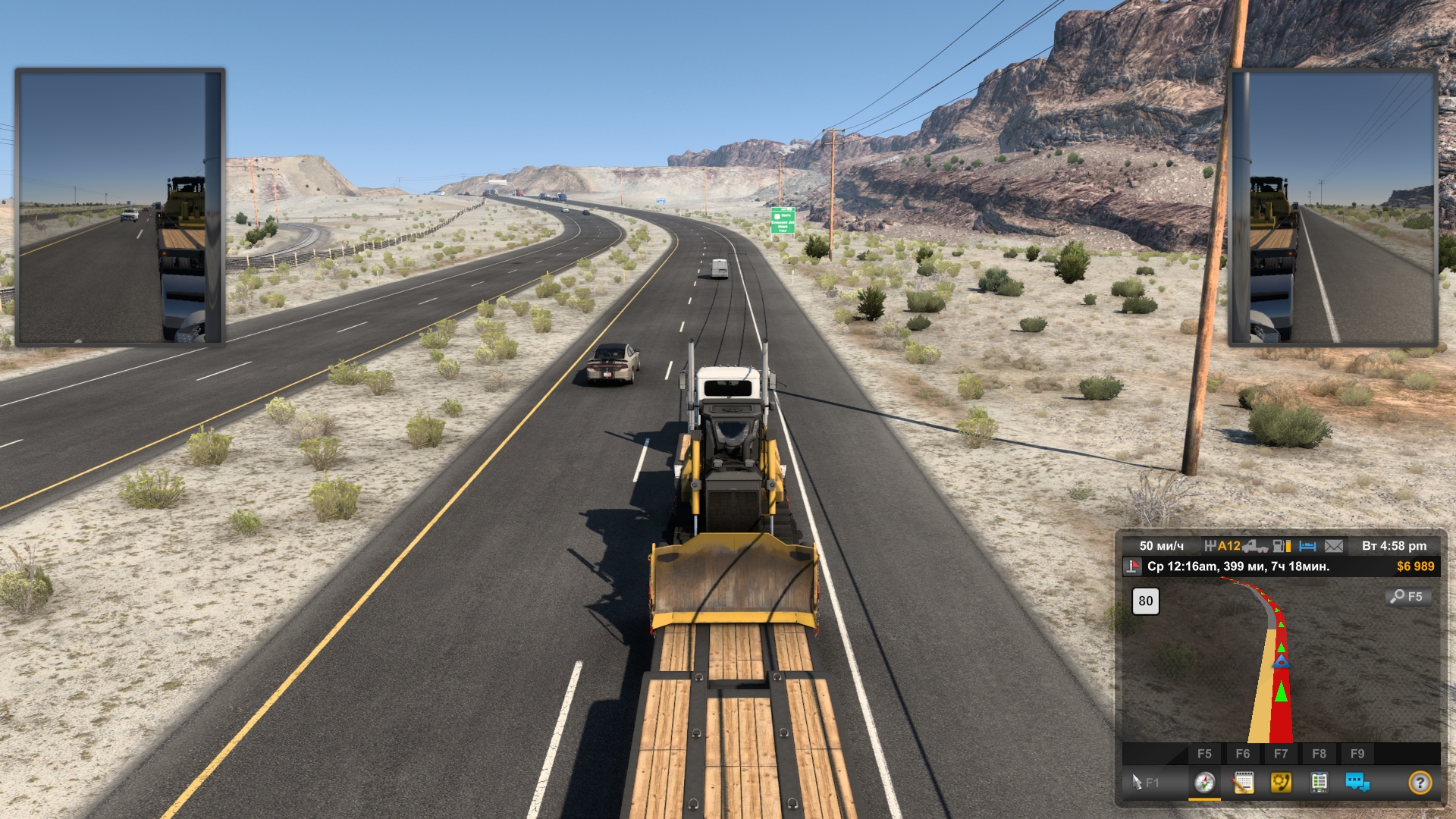Screen dimensions: 1456x819
Task: Switch to the job notepad tab
Action: click(1243, 782)
